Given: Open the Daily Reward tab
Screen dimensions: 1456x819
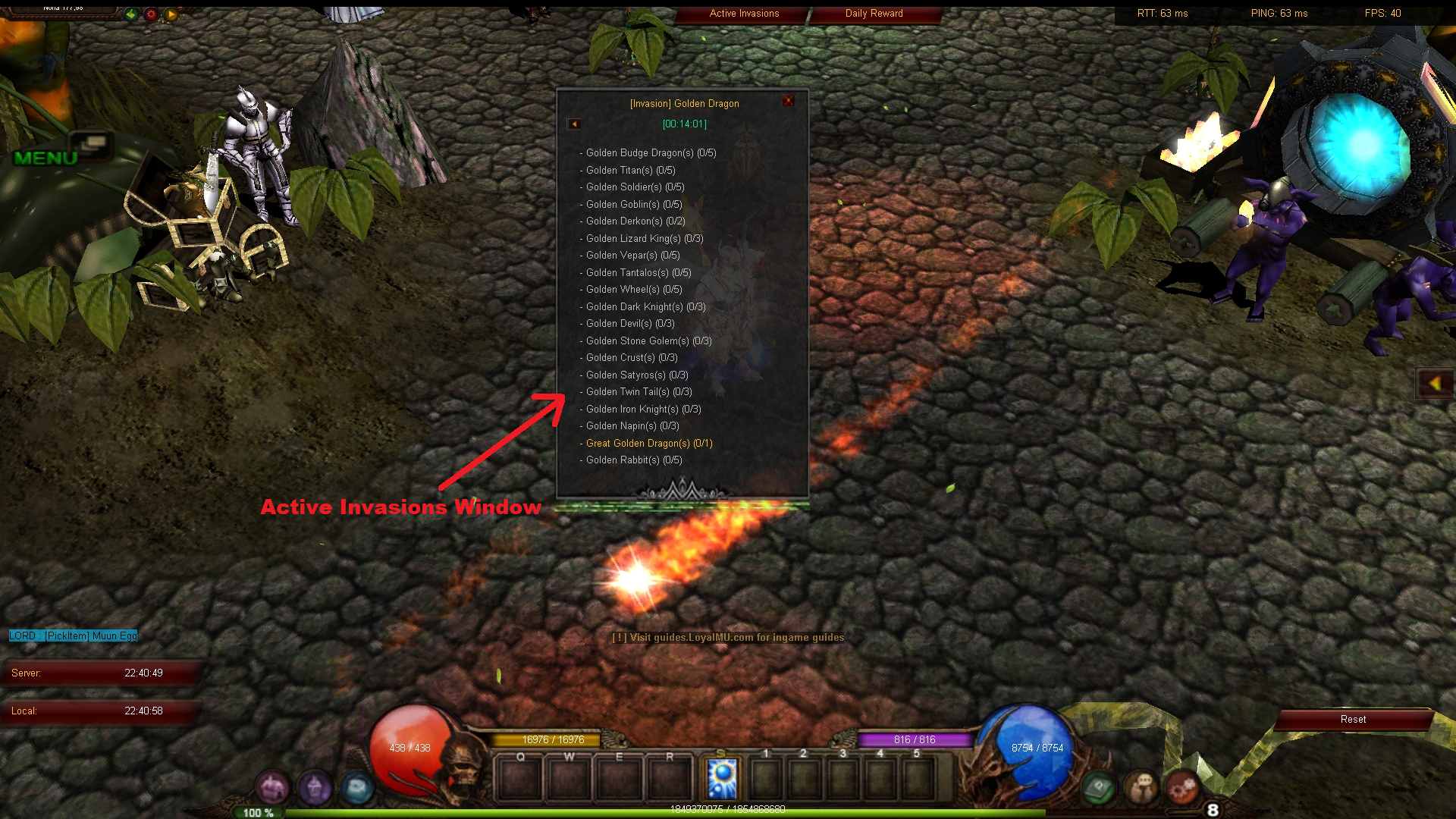Looking at the screenshot, I should [873, 13].
